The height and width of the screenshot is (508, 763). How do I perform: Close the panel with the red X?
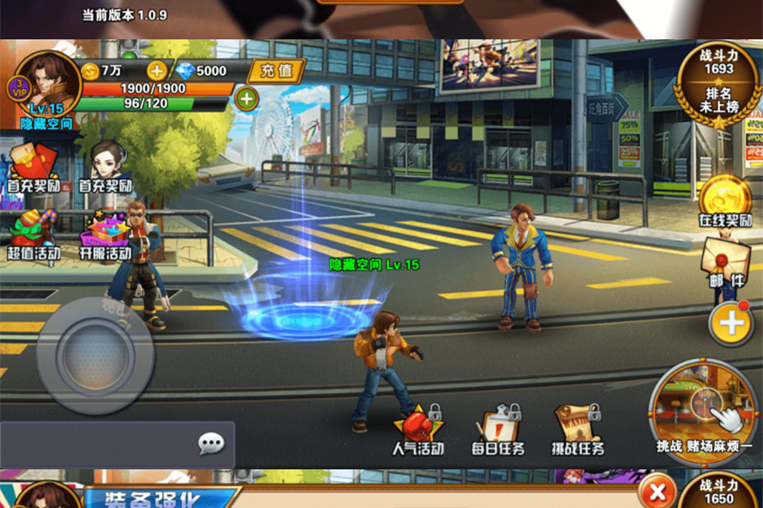(656, 491)
